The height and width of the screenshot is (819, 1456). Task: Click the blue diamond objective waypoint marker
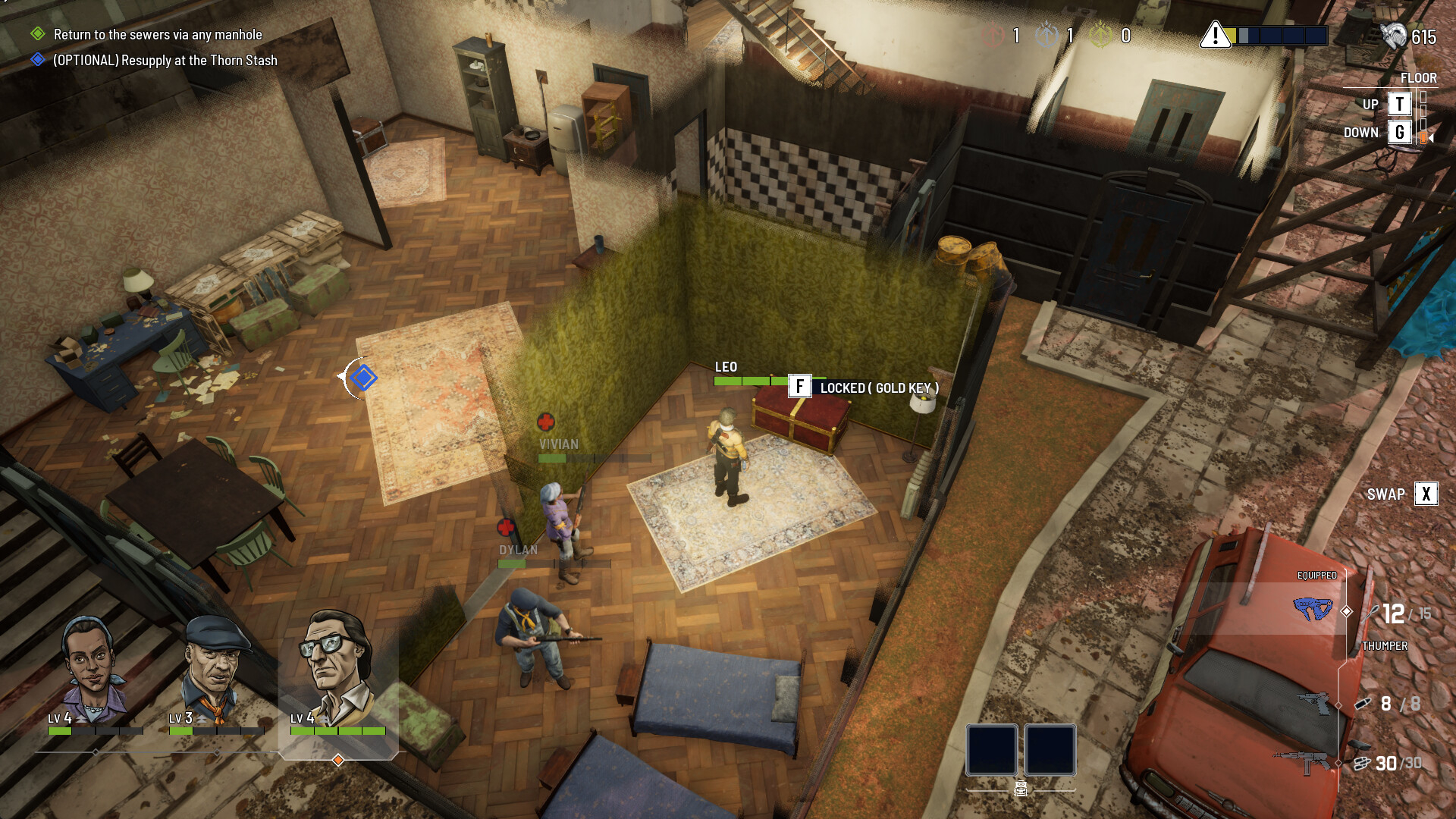[x=363, y=378]
